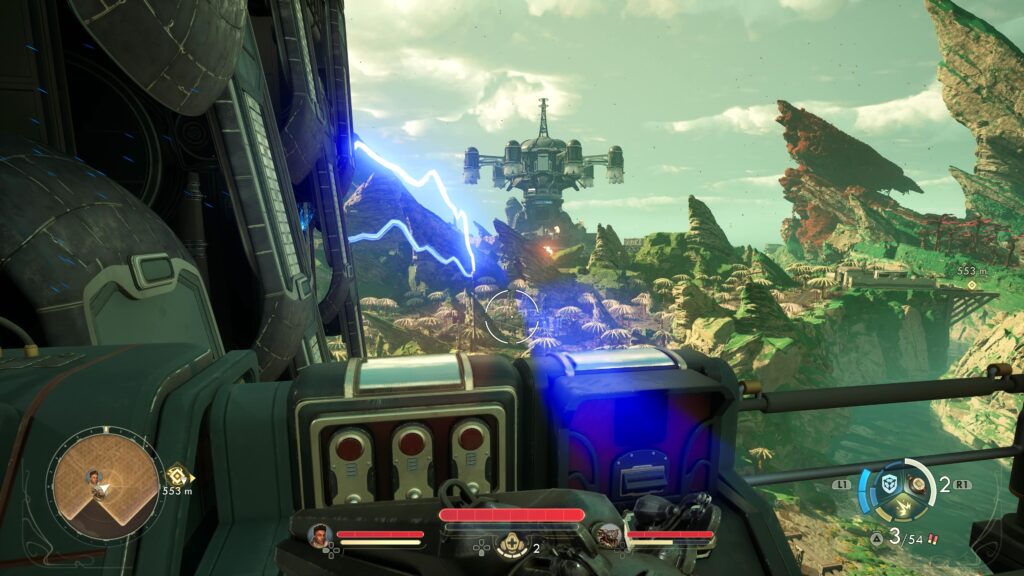Viewport: 1024px width, 576px height.
Task: Click the diamond waypoint marker in the world
Action: coord(970,284)
